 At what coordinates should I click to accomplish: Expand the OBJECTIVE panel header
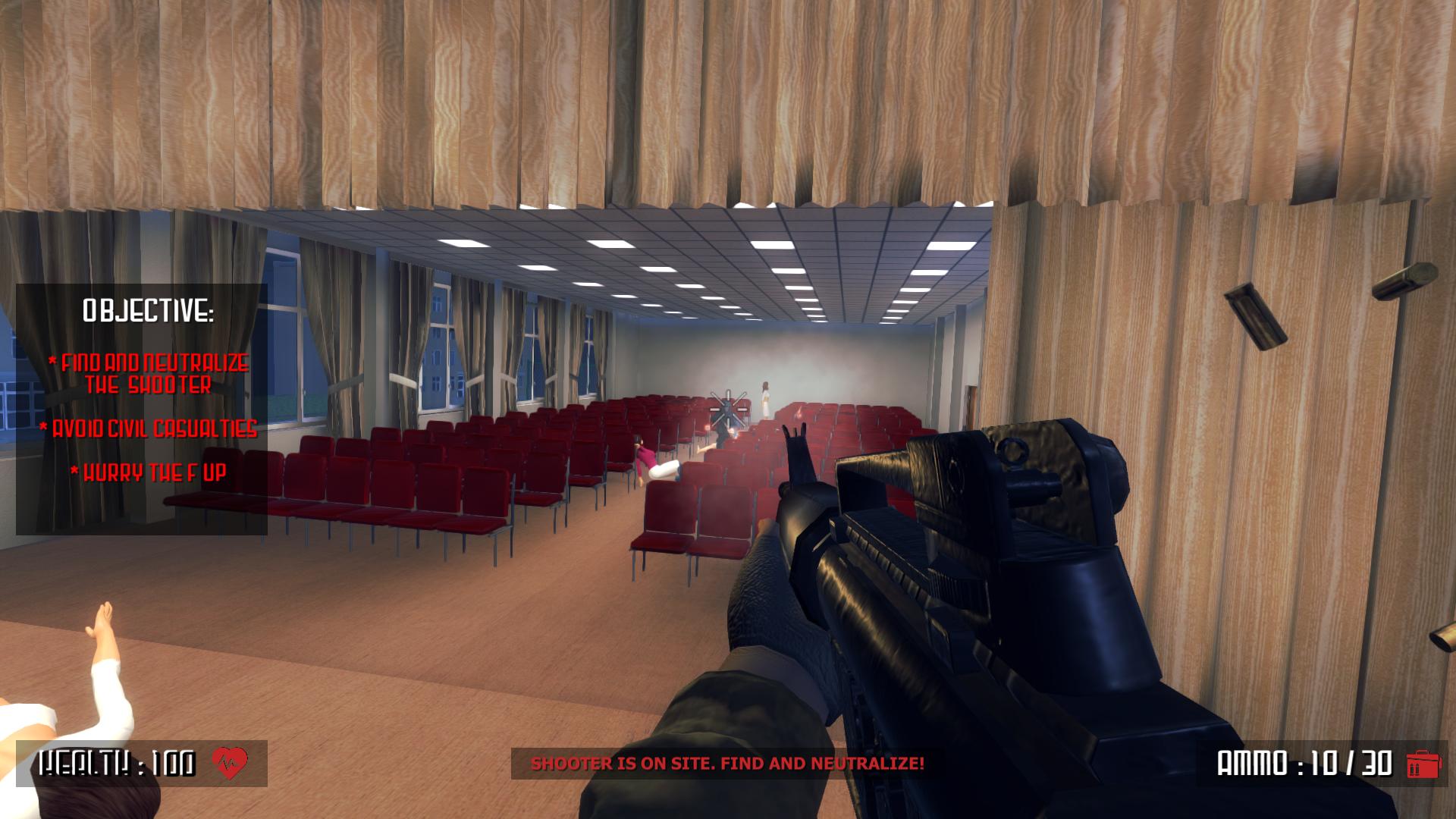coord(151,310)
